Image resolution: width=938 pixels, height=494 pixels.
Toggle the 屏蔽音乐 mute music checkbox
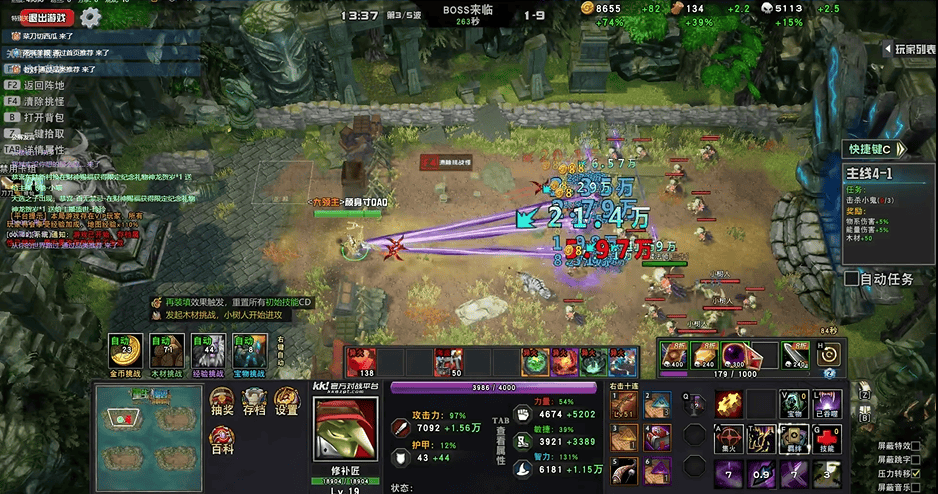[916, 487]
